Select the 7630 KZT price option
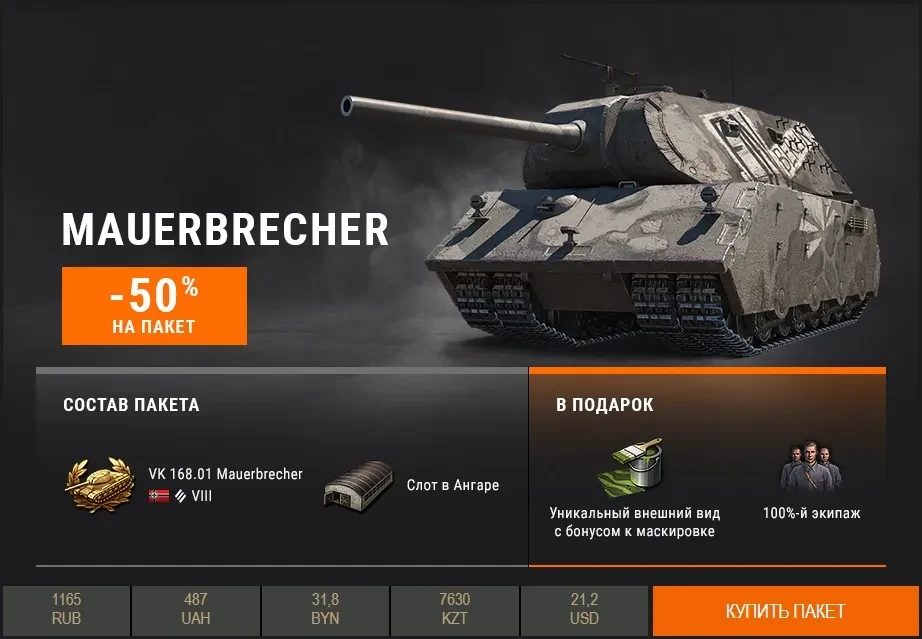Viewport: 922px width, 639px height. (454, 610)
